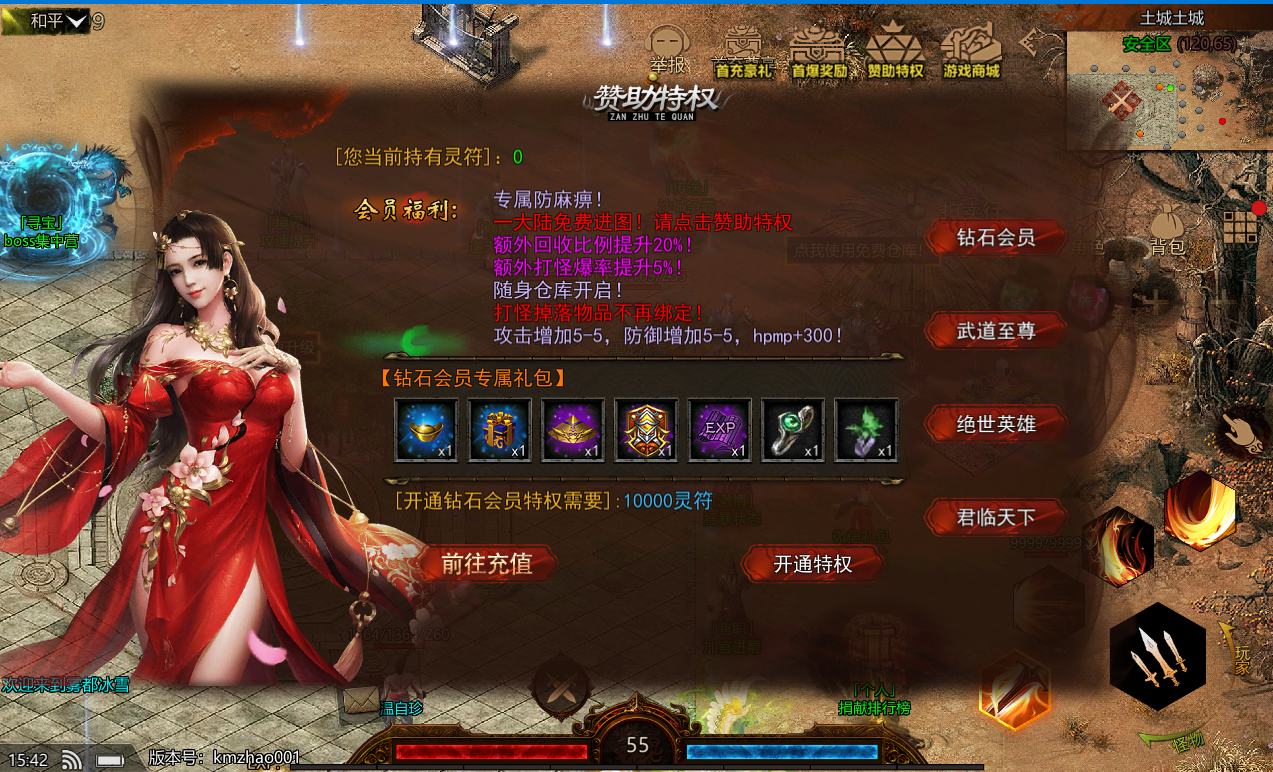Select the purple EXP book item

click(720, 430)
